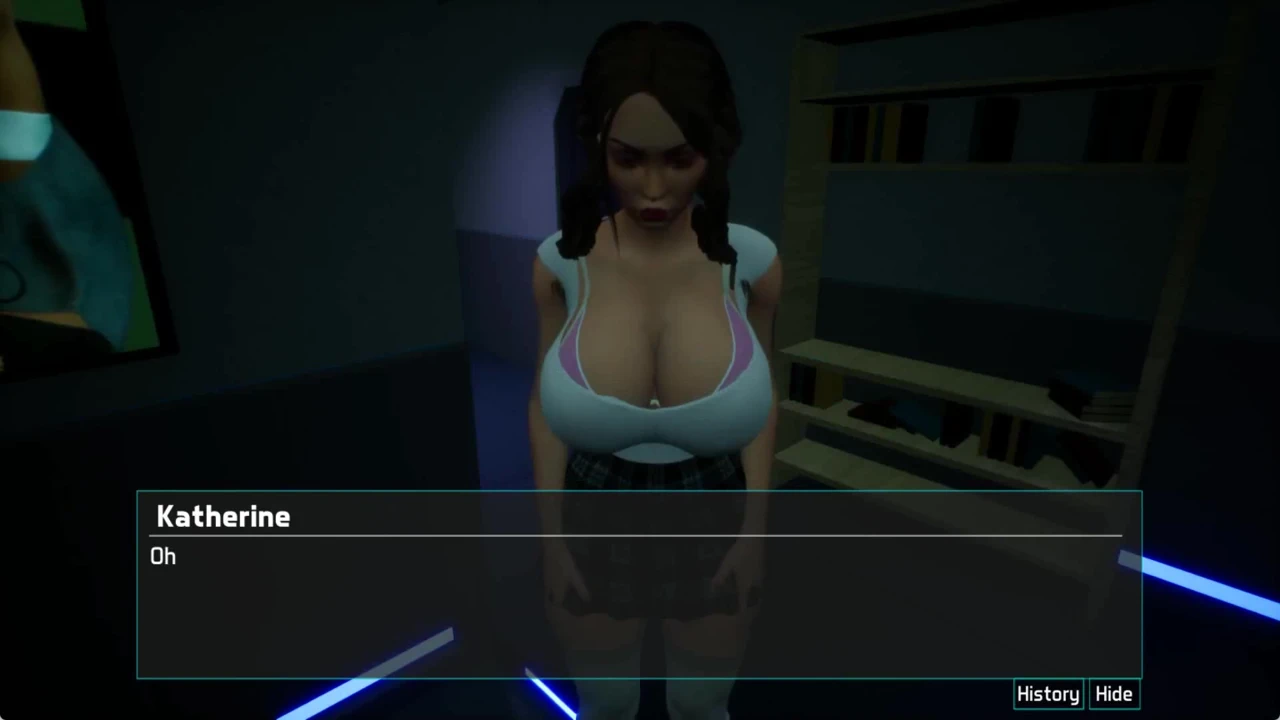This screenshot has height=720, width=1280.
Task: Click the History button to review past lines
Action: pyautogui.click(x=1047, y=693)
